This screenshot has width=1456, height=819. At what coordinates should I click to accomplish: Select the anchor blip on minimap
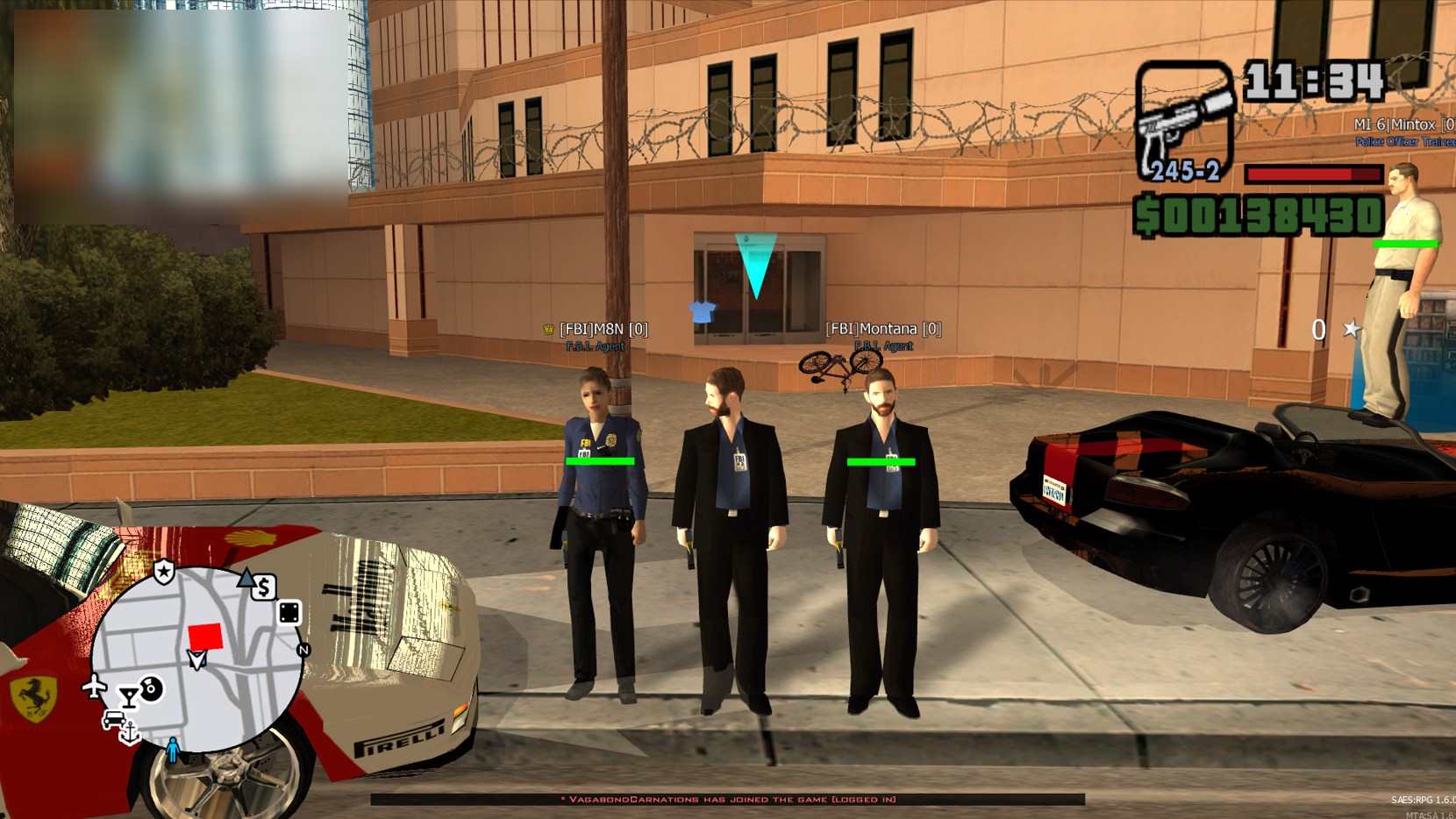click(x=130, y=733)
